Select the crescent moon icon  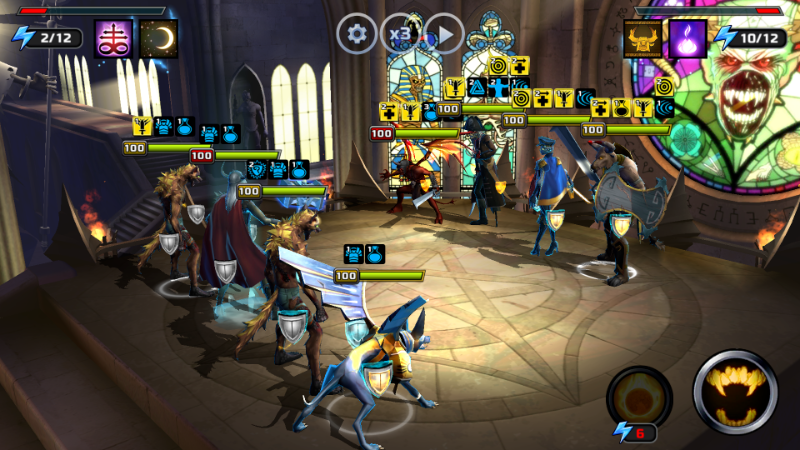pos(158,39)
